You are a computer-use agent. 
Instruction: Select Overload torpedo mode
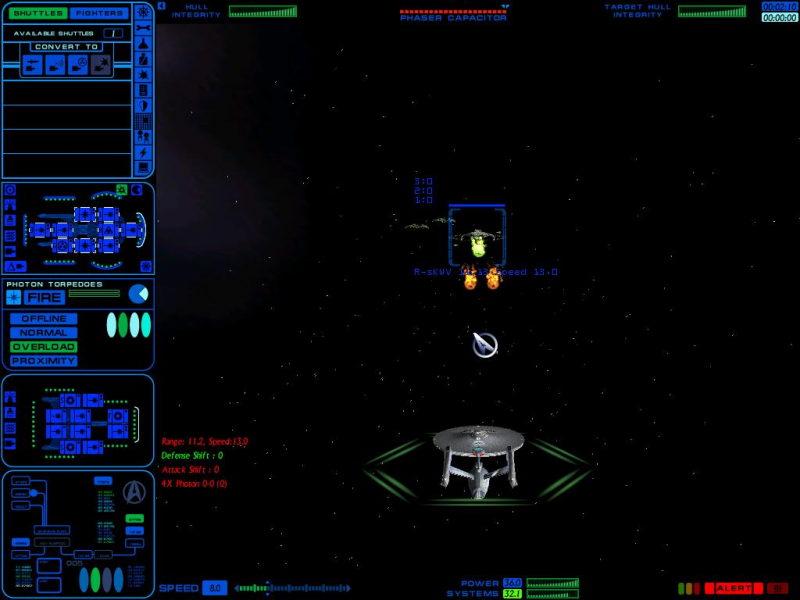pyautogui.click(x=44, y=347)
